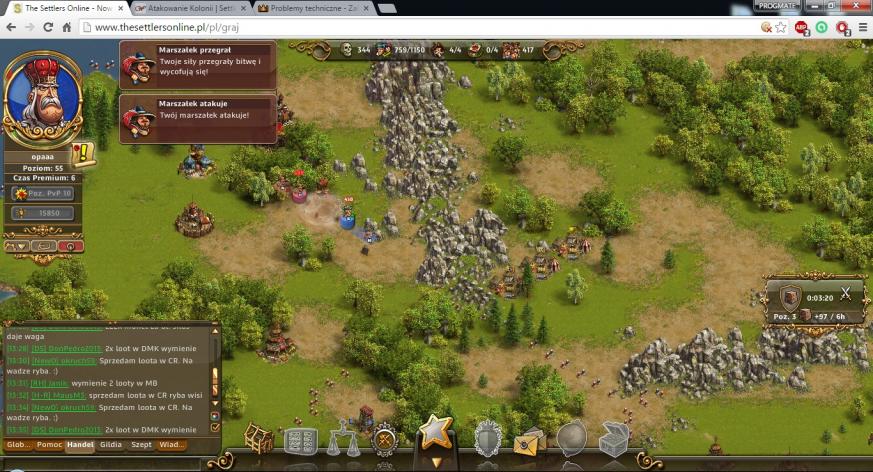Open the Gildia chat tab
The width and height of the screenshot is (873, 472).
point(111,445)
